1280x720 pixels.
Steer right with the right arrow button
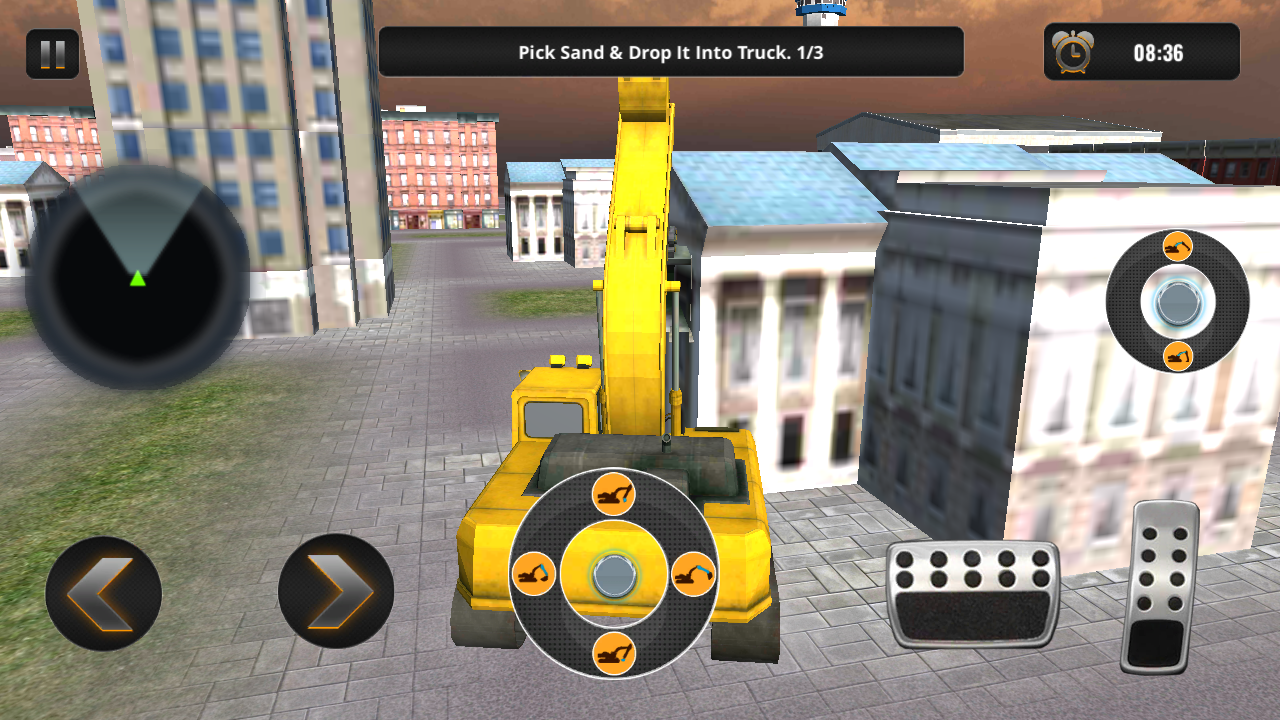[x=336, y=593]
